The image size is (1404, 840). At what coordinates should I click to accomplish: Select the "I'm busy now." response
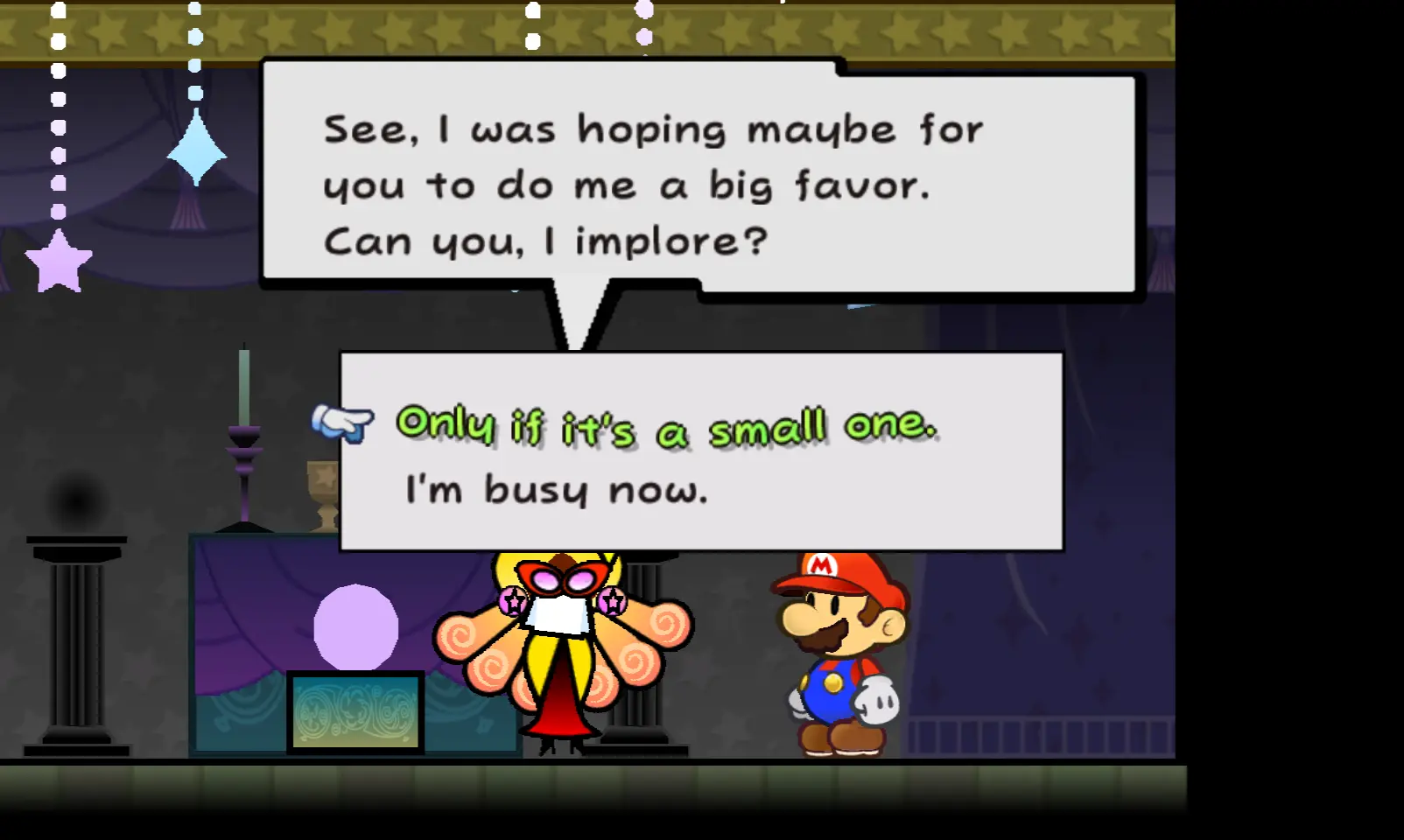[556, 490]
